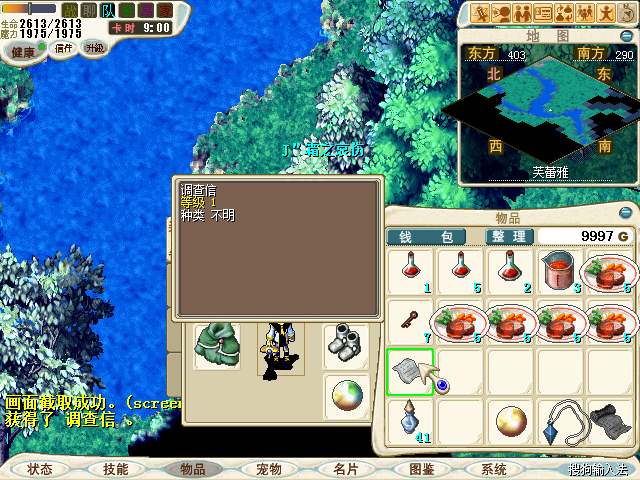Select the blue crystal pendant necklace
The width and height of the screenshot is (640, 480).
tap(560, 421)
